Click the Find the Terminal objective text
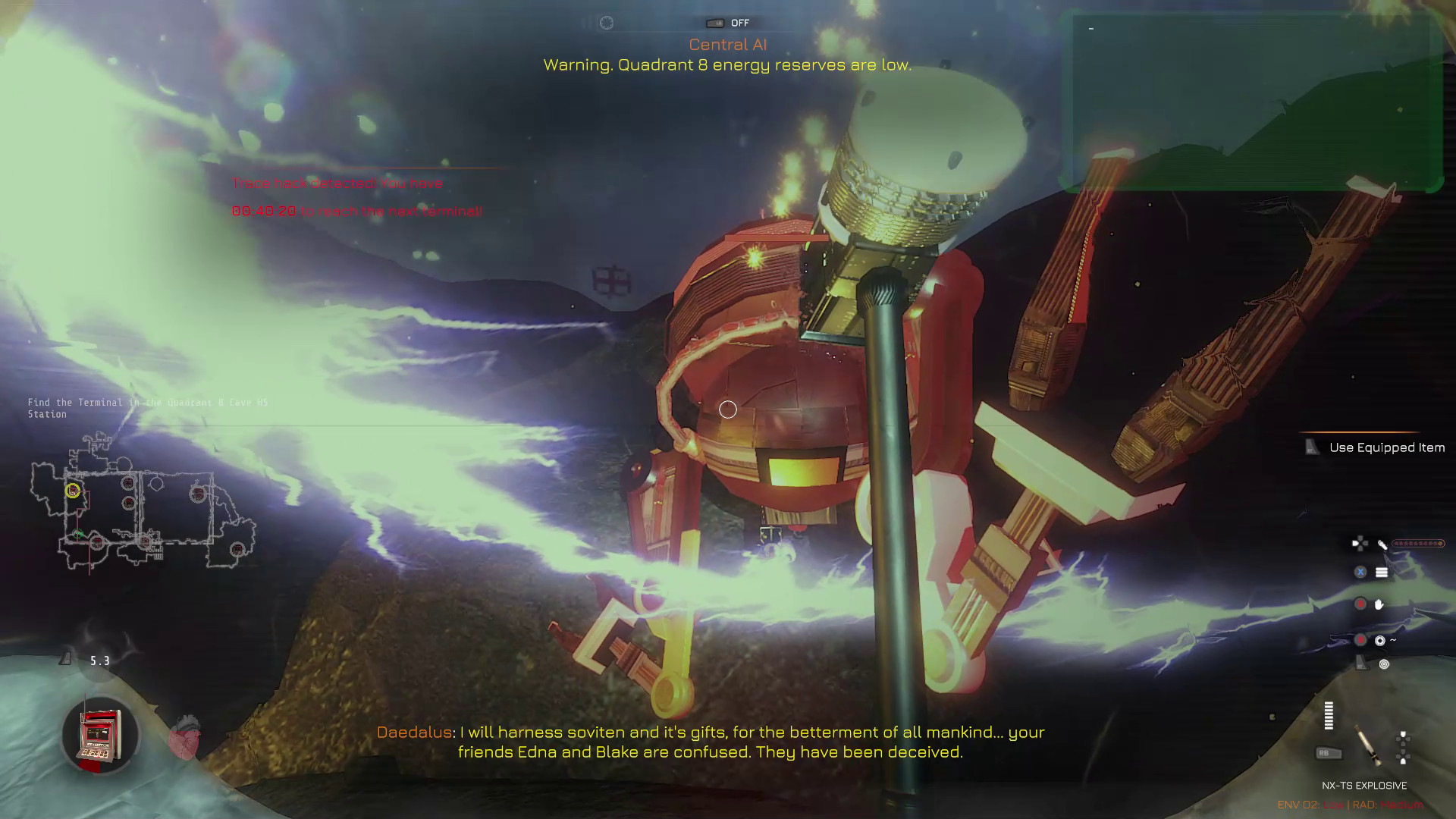 click(x=148, y=408)
